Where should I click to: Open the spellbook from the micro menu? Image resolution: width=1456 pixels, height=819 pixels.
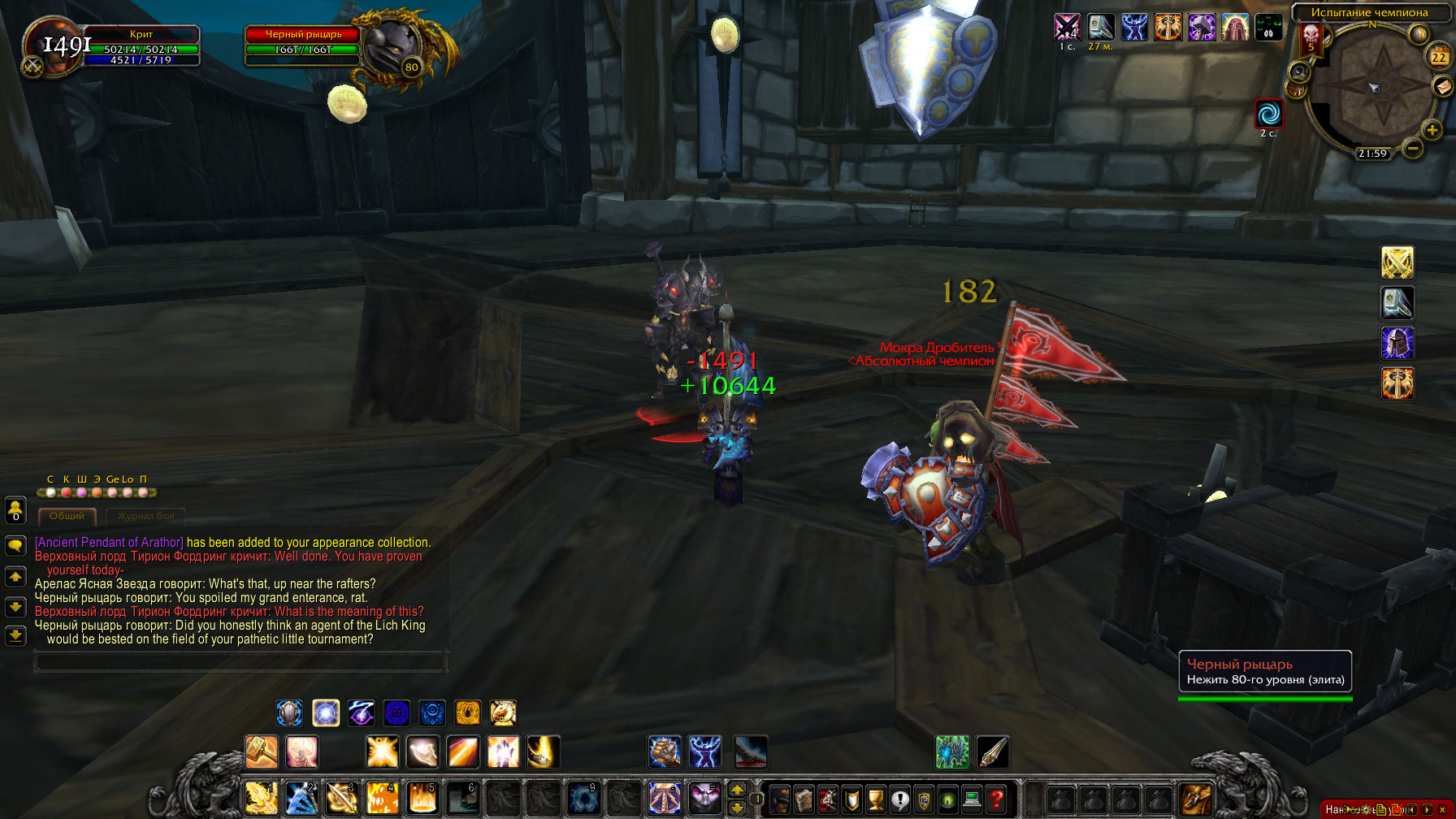pyautogui.click(x=804, y=799)
